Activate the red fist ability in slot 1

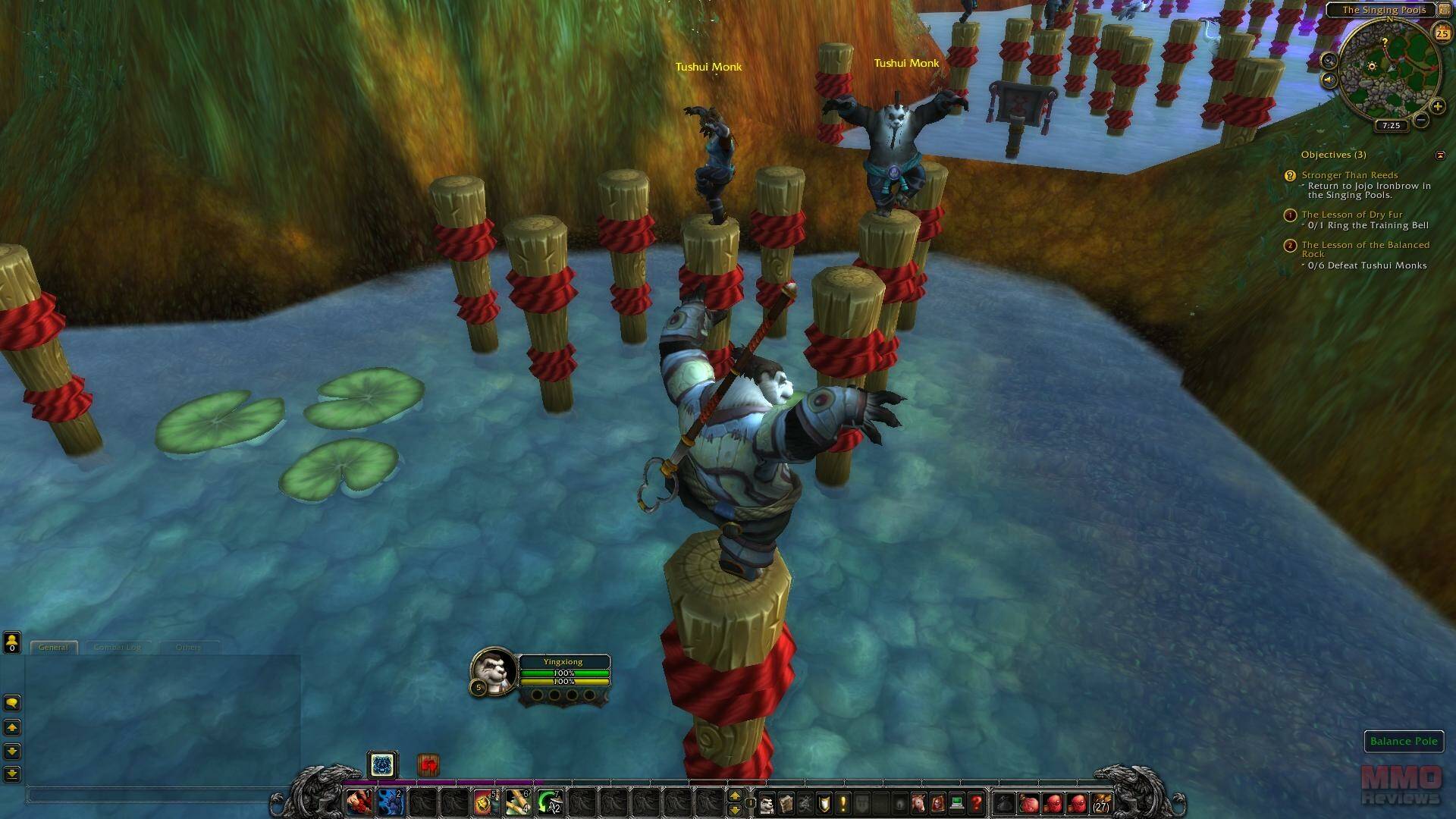click(x=359, y=802)
